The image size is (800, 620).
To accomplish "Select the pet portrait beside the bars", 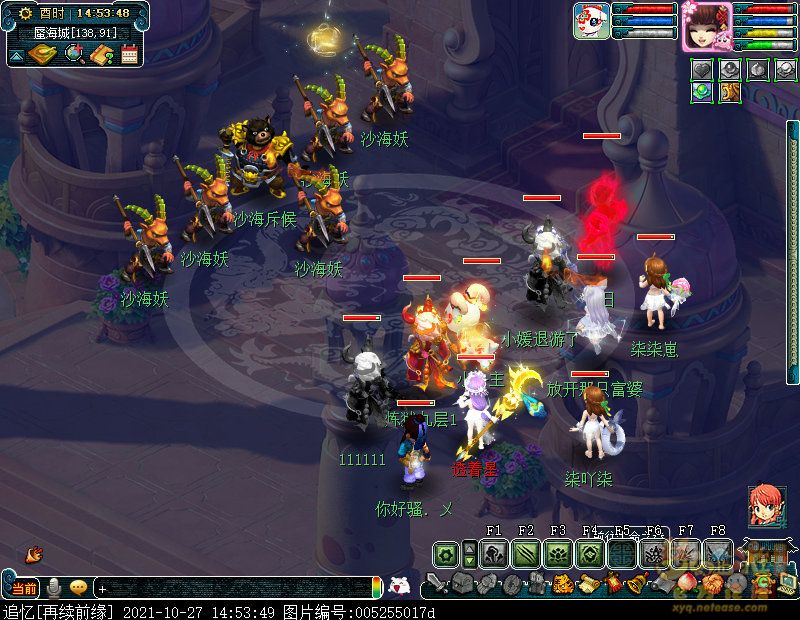I will [592, 21].
